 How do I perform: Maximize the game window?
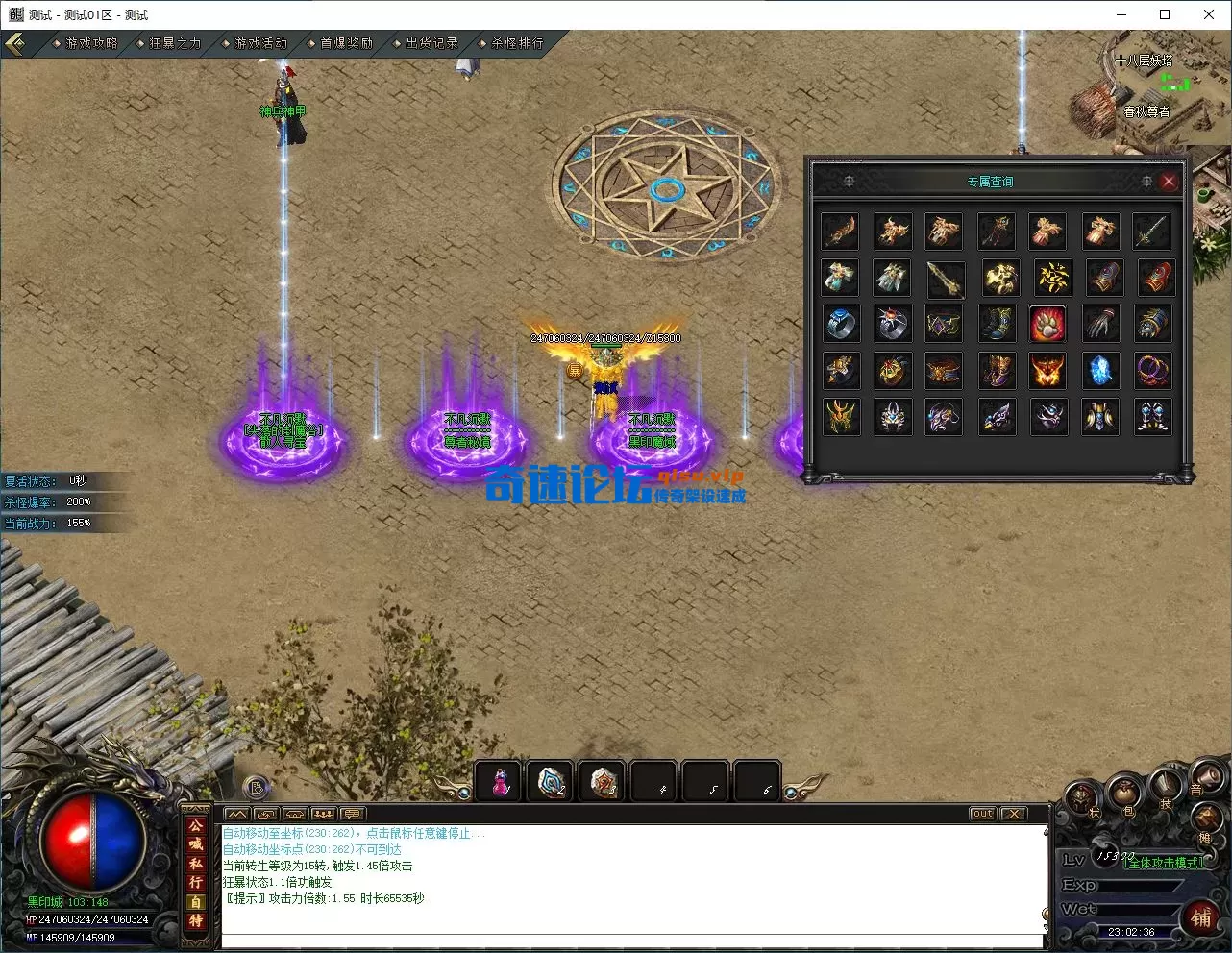pyautogui.click(x=1165, y=14)
